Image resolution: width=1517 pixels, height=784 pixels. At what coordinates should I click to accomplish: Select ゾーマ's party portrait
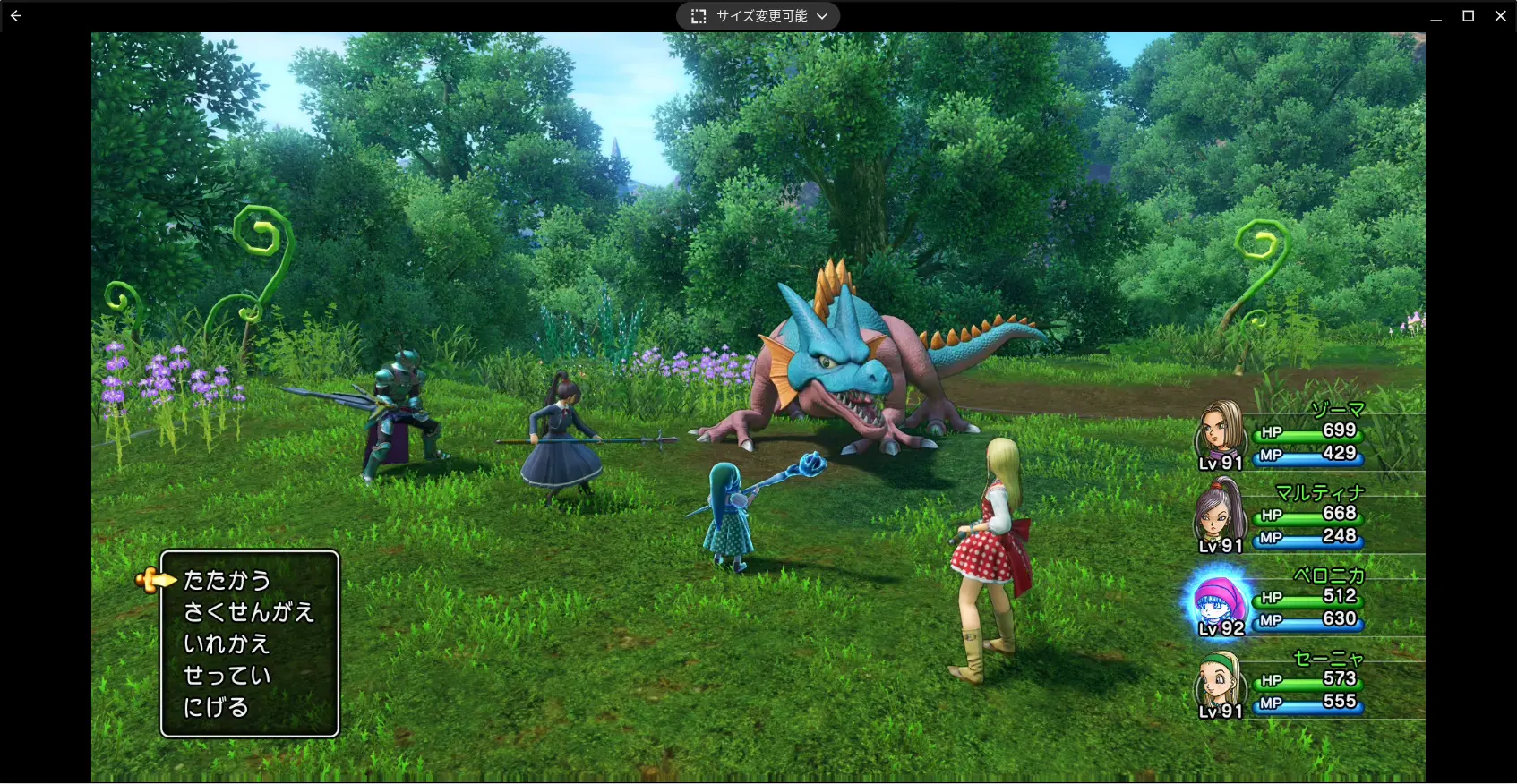pos(1218,431)
